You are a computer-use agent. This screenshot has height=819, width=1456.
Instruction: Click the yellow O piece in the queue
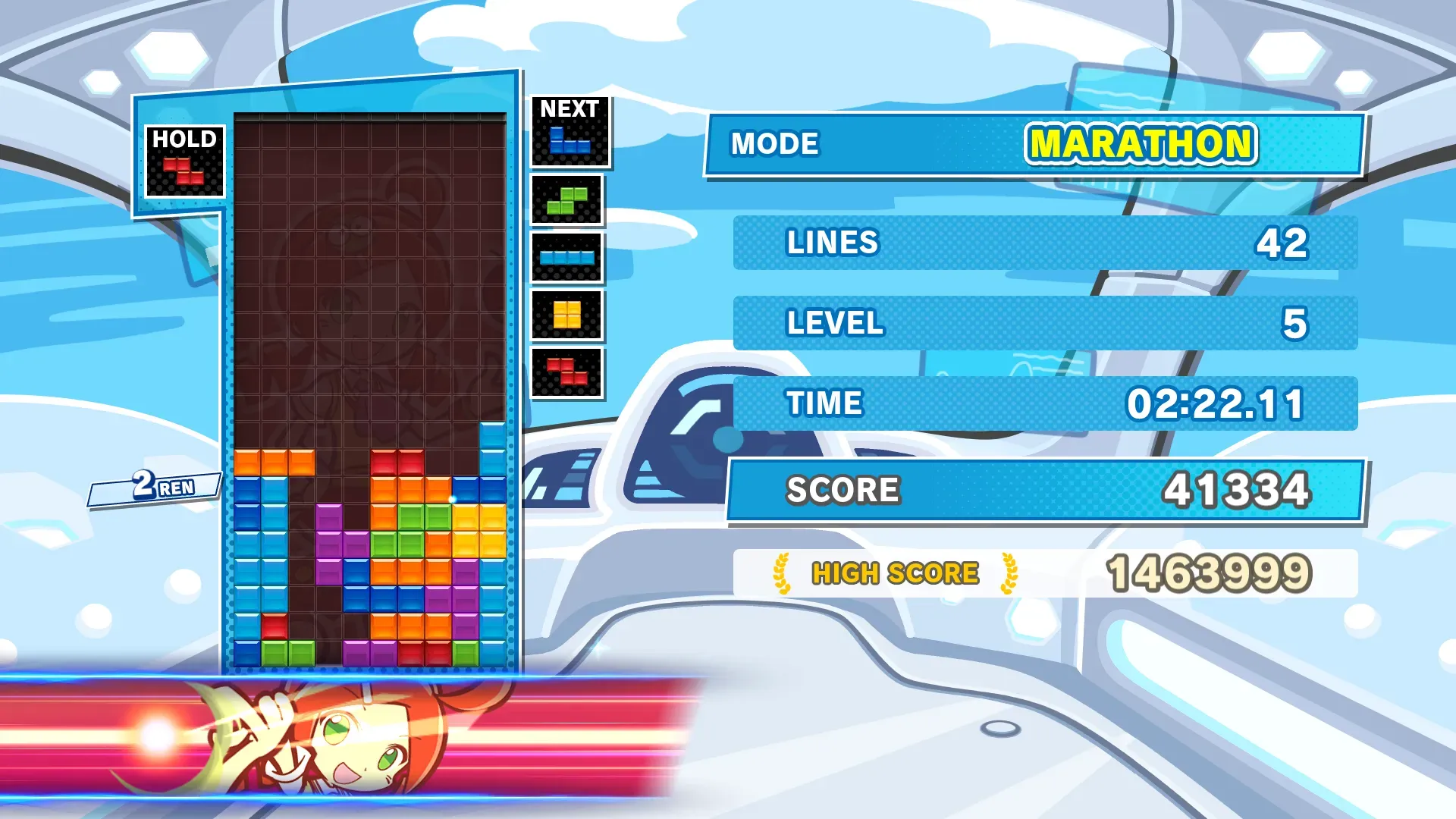coord(567,315)
